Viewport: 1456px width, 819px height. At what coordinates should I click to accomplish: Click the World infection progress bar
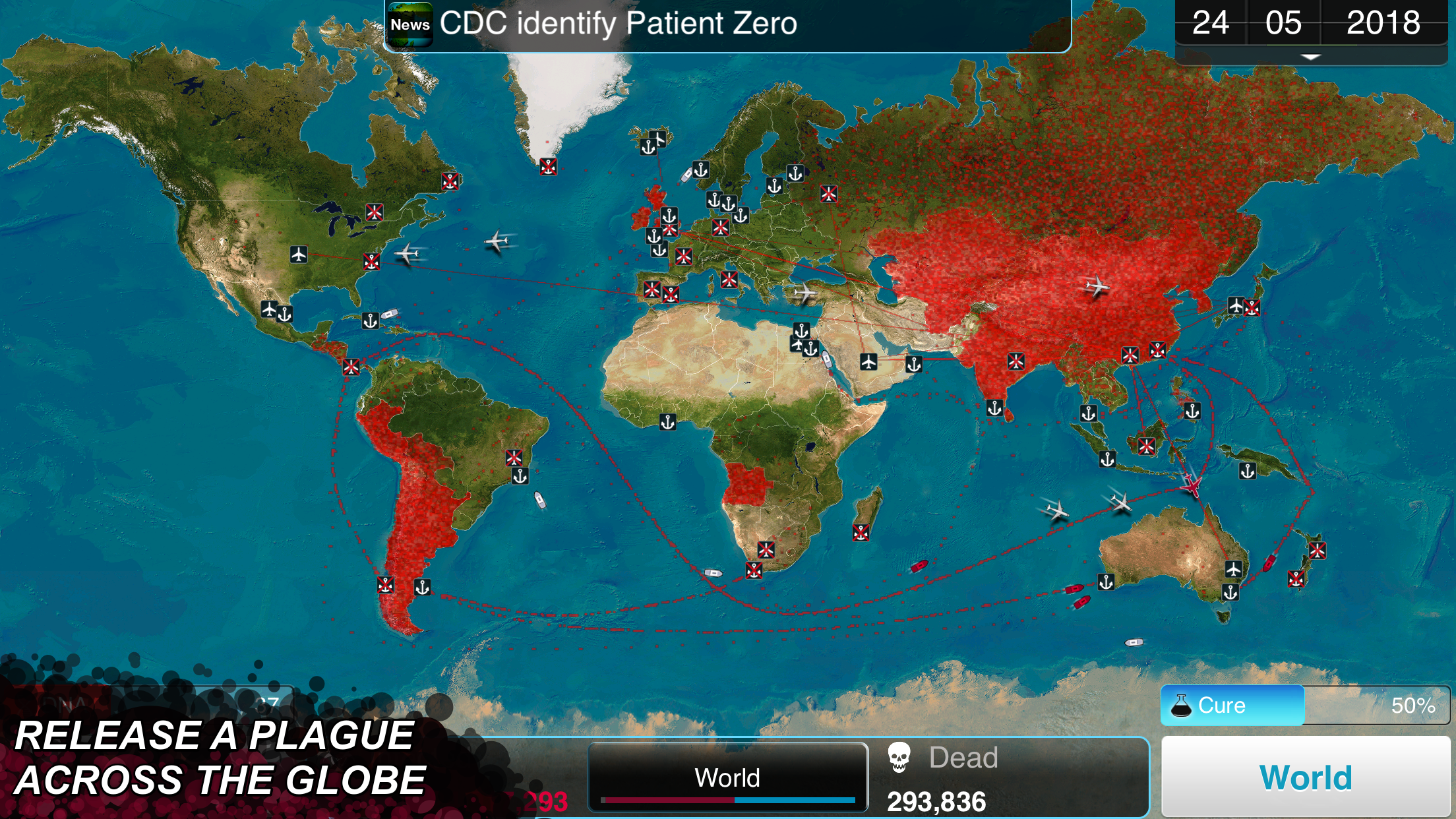click(727, 801)
